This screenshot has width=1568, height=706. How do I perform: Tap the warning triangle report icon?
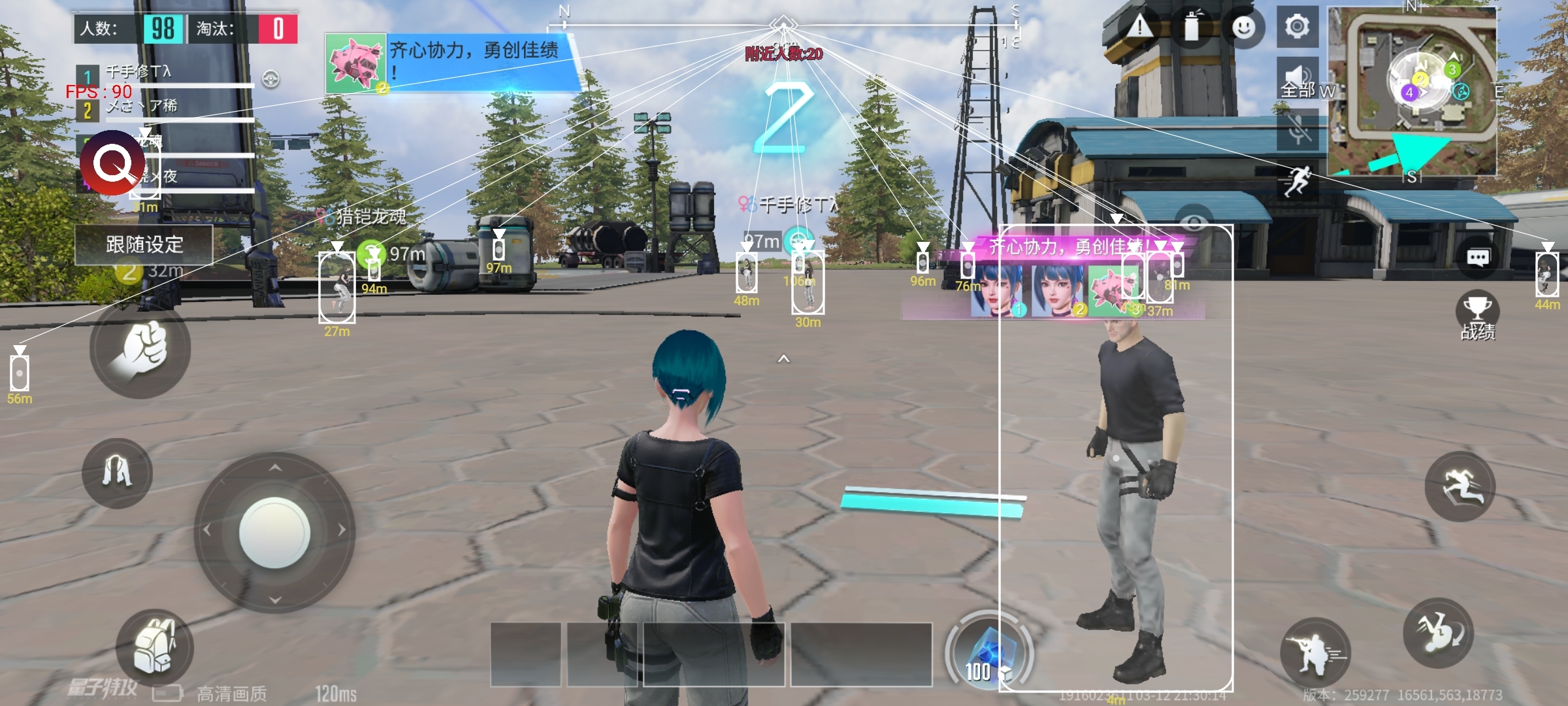tap(1140, 27)
